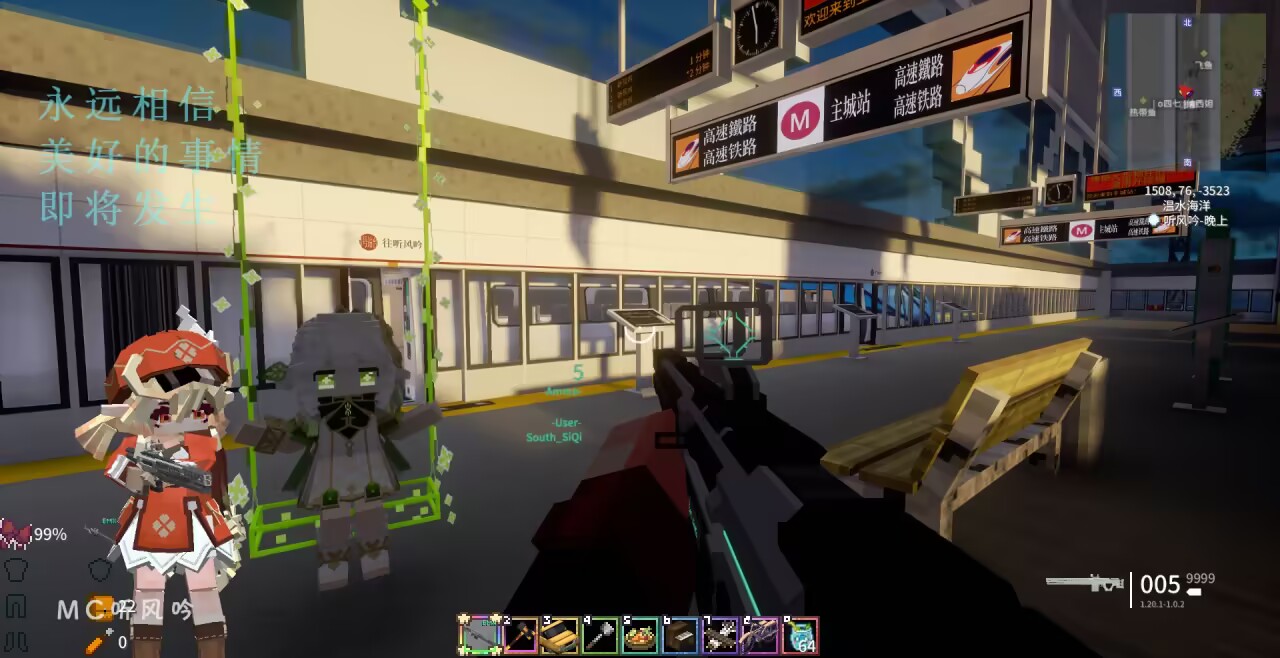Click the empty chestplate armor outline
The height and width of the screenshot is (658, 1280).
pyautogui.click(x=15, y=570)
